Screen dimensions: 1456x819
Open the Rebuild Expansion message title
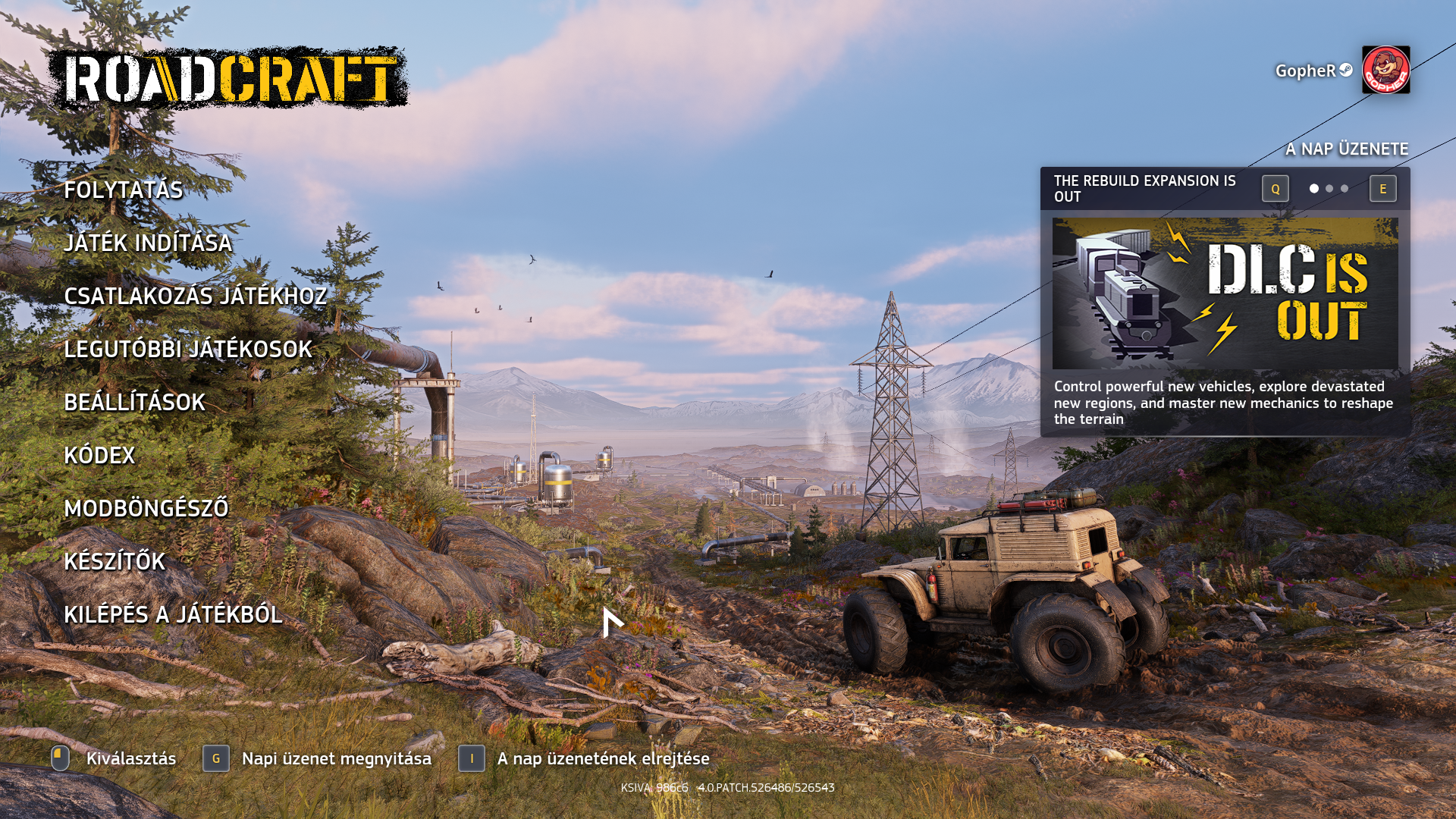(1144, 189)
